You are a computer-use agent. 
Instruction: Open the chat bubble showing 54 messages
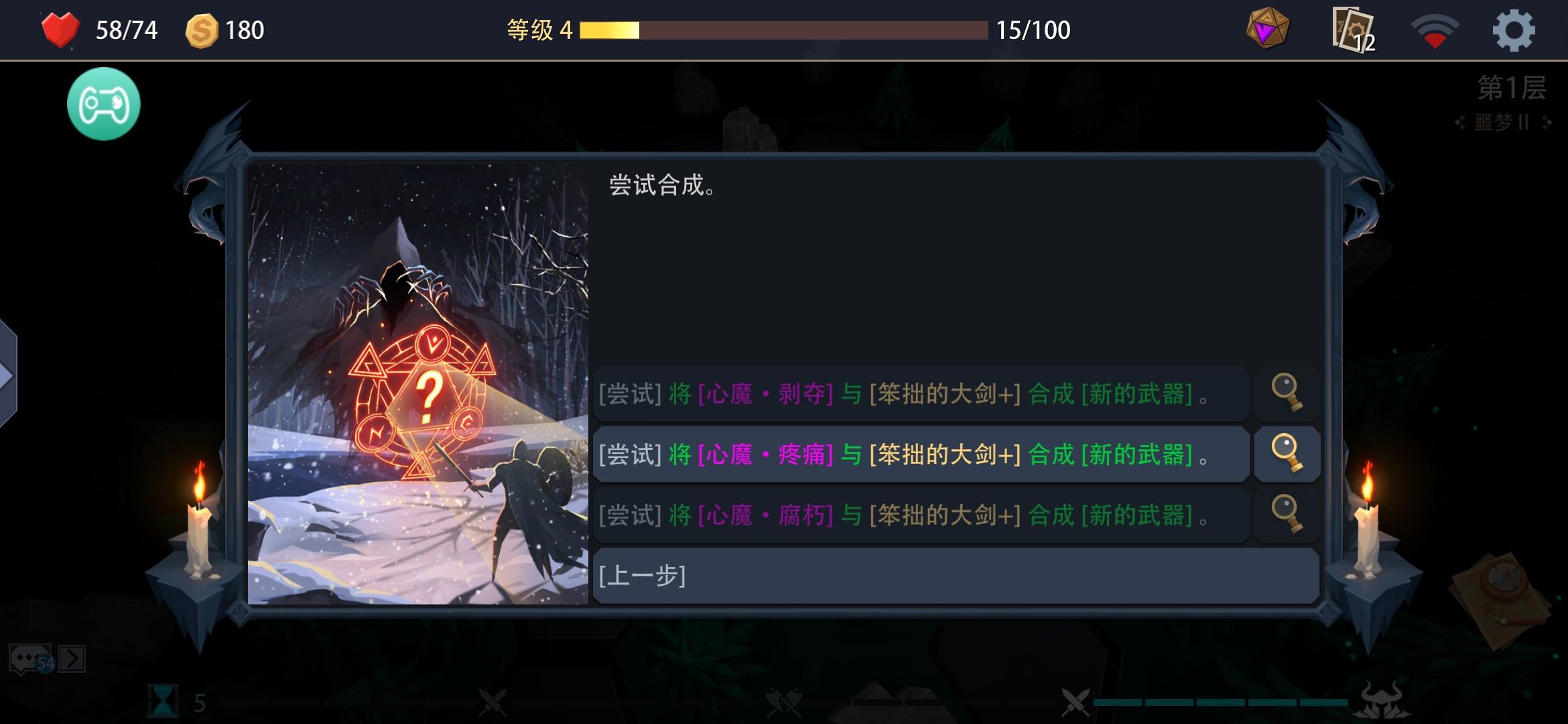pyautogui.click(x=30, y=659)
